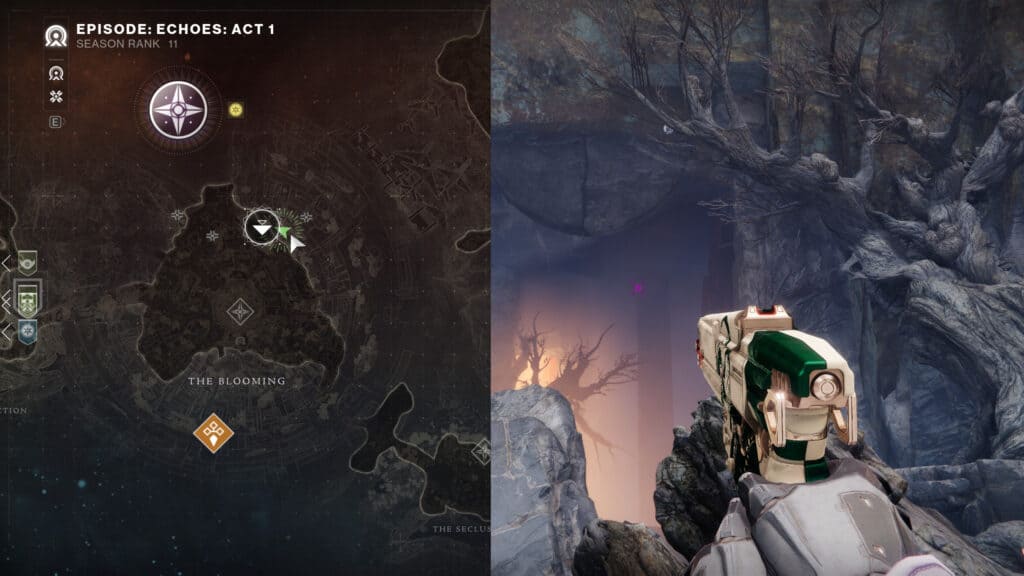Image resolution: width=1024 pixels, height=576 pixels.
Task: Open the Episode Echoes season rank emblem
Action: (x=56, y=36)
